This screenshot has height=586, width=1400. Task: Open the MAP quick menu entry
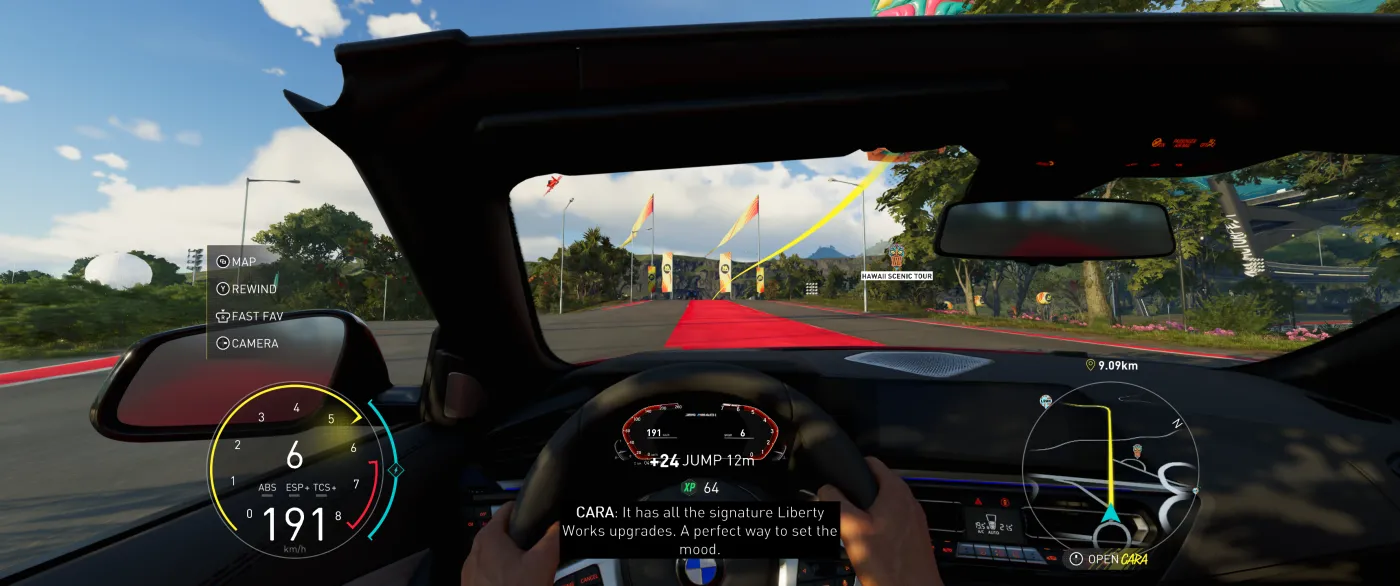click(x=238, y=262)
